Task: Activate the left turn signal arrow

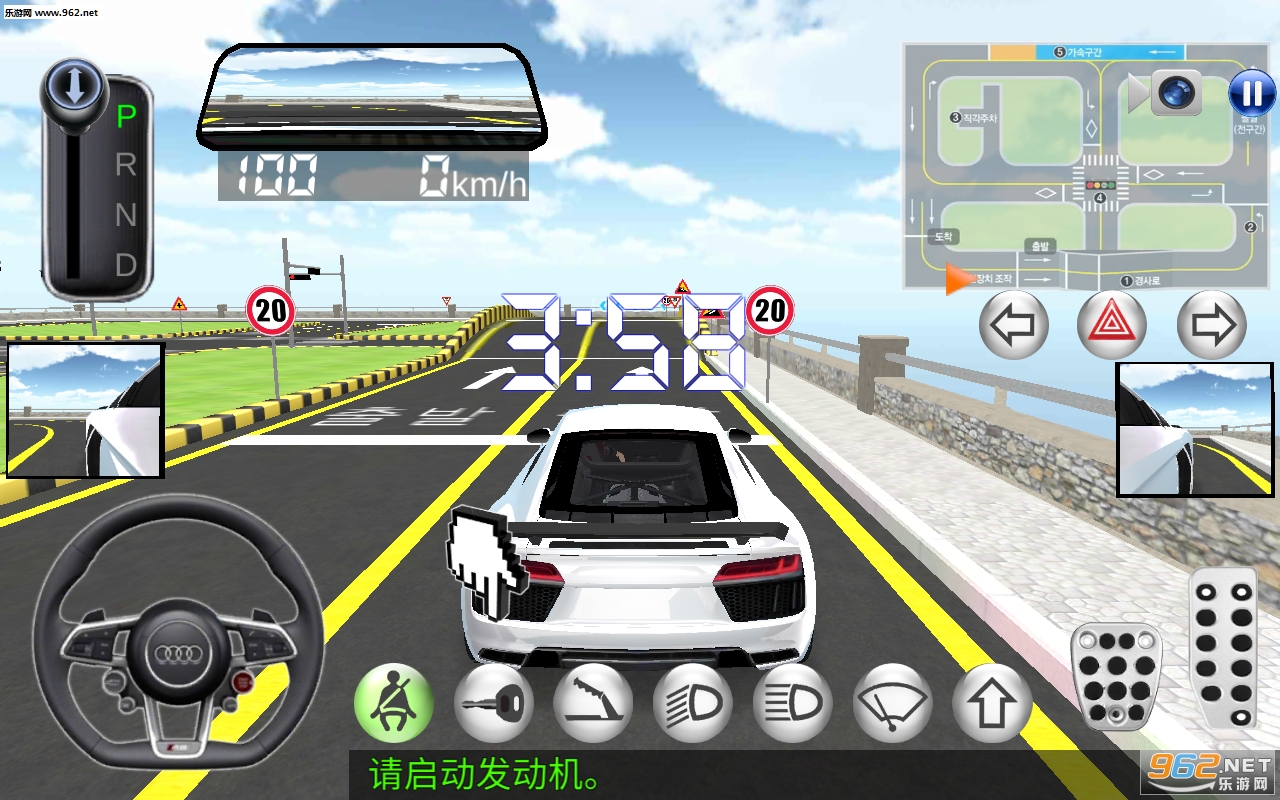Action: tap(1013, 325)
